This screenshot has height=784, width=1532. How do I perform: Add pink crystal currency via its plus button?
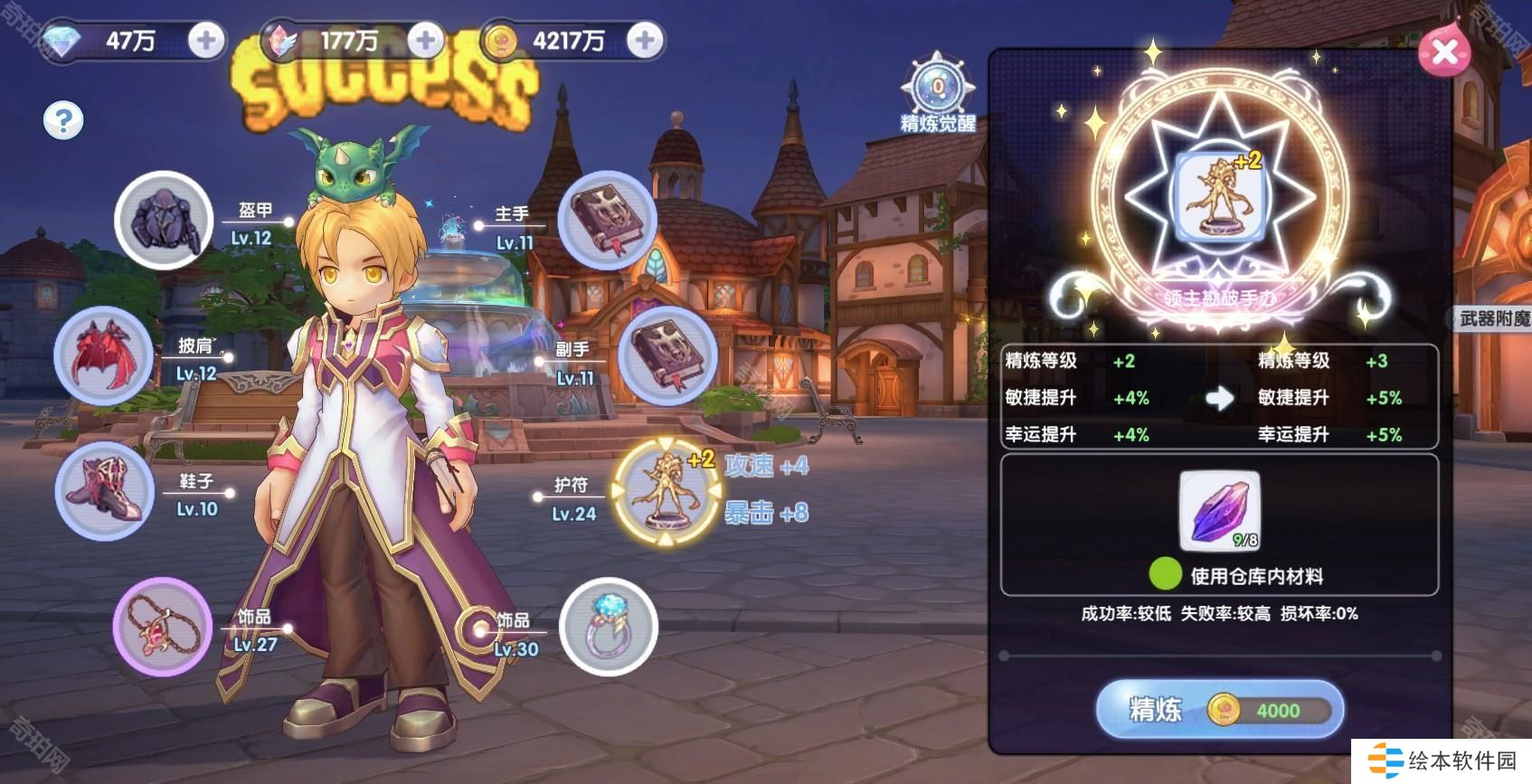coord(425,41)
